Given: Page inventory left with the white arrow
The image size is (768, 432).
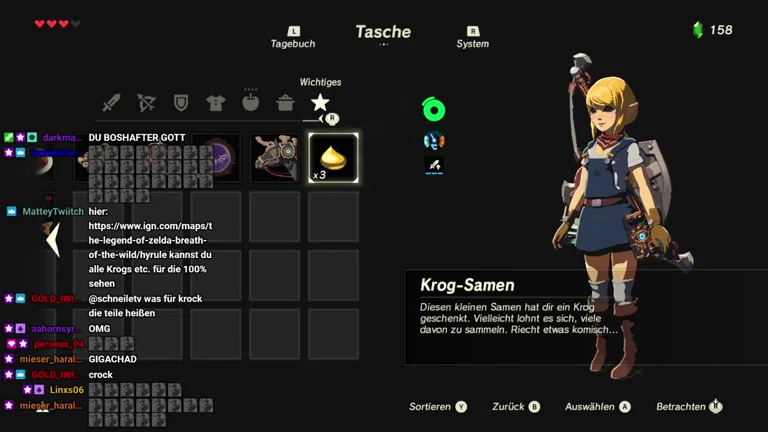Looking at the screenshot, I should (54, 240).
